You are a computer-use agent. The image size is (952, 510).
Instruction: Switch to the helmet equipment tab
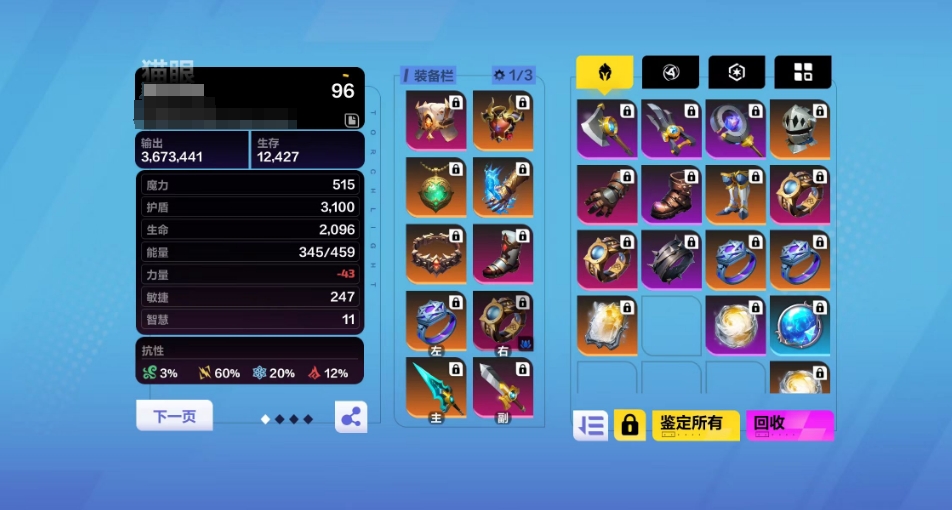click(604, 72)
